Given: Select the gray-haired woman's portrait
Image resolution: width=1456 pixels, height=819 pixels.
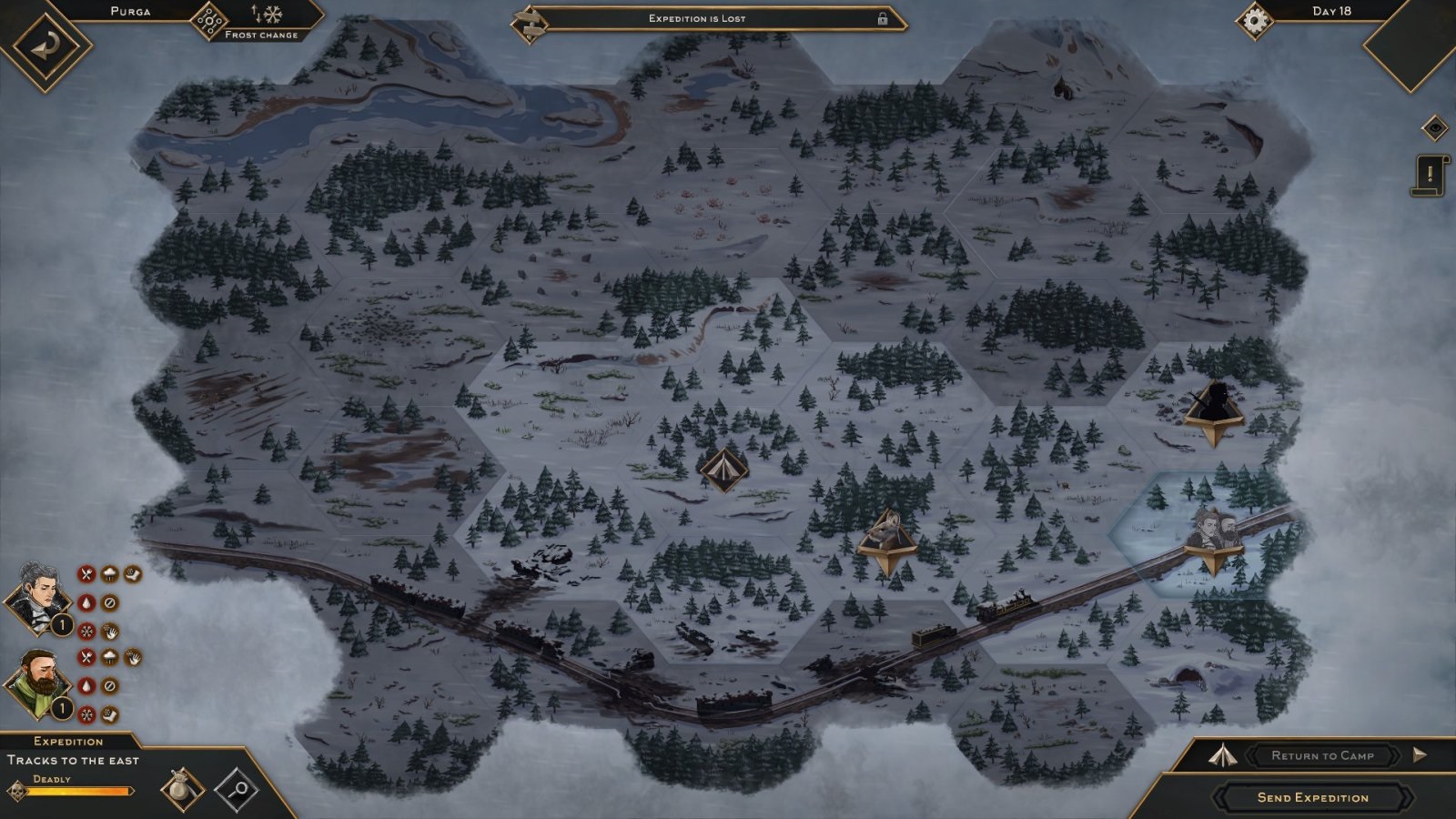Looking at the screenshot, I should pyautogui.click(x=38, y=599).
